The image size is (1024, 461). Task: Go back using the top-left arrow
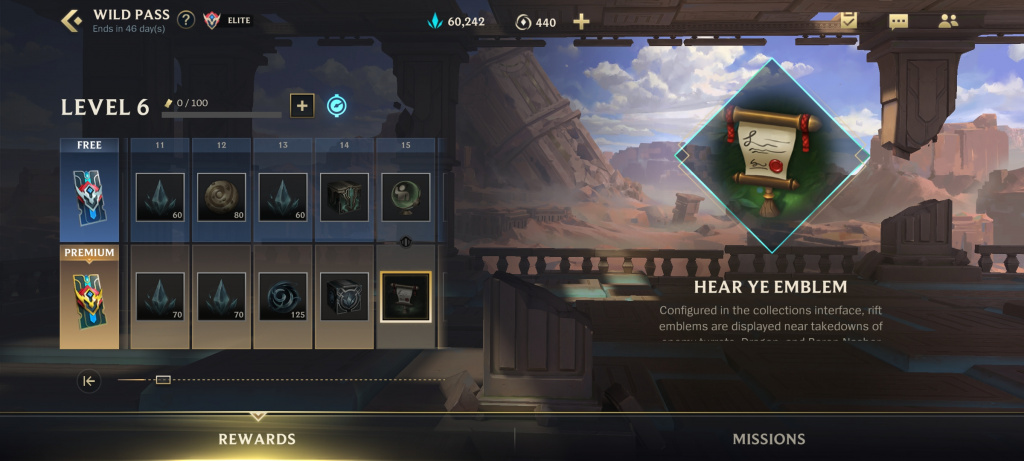click(71, 20)
